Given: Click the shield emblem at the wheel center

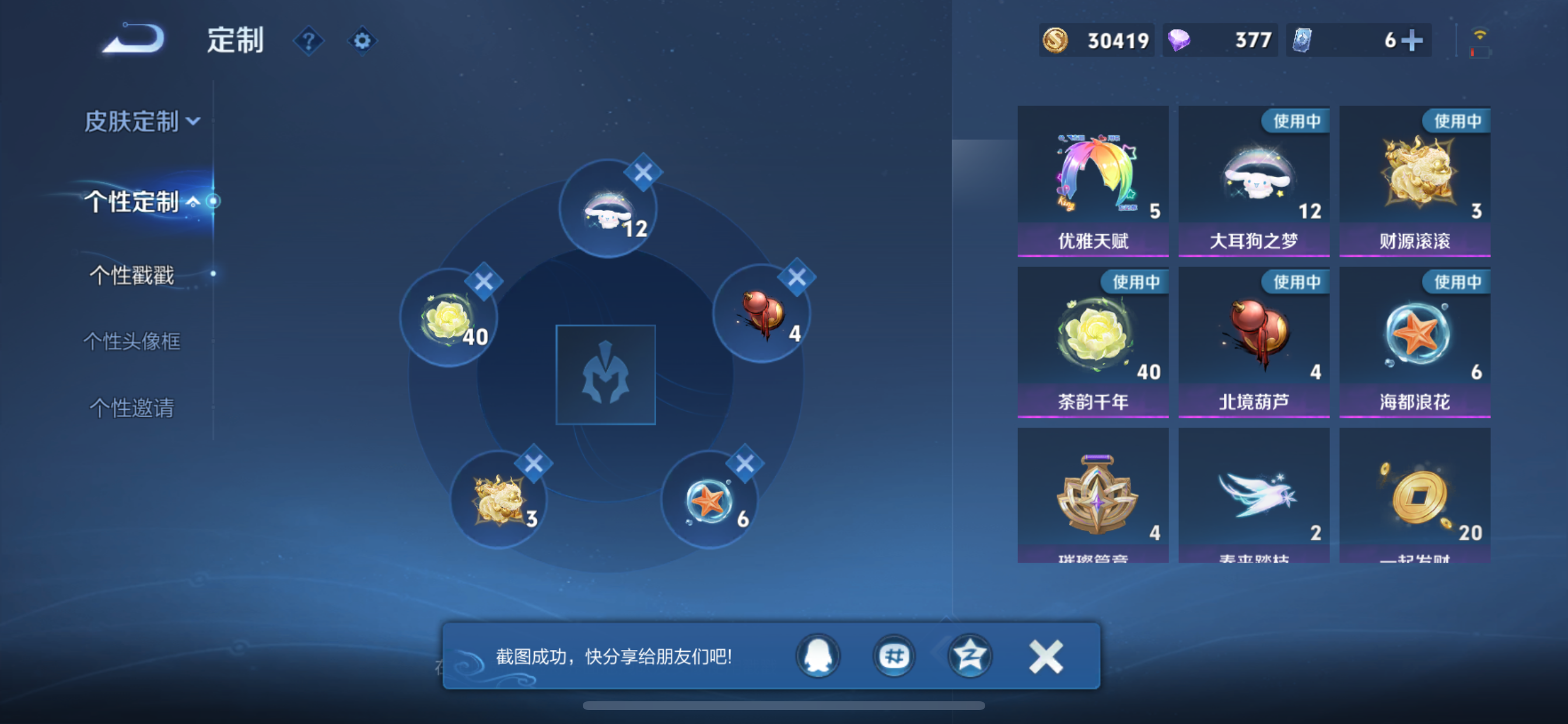Looking at the screenshot, I should coord(605,375).
